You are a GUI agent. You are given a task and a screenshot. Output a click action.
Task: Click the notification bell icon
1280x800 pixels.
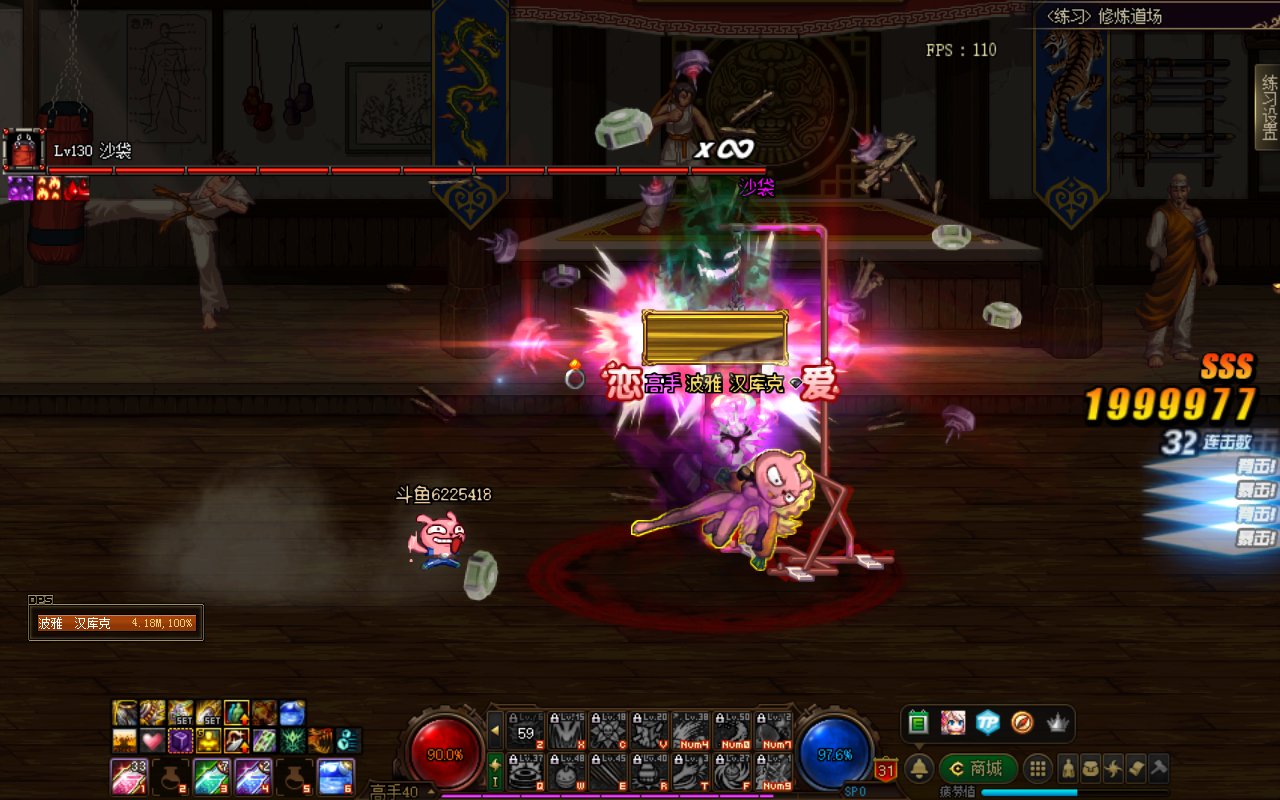919,768
